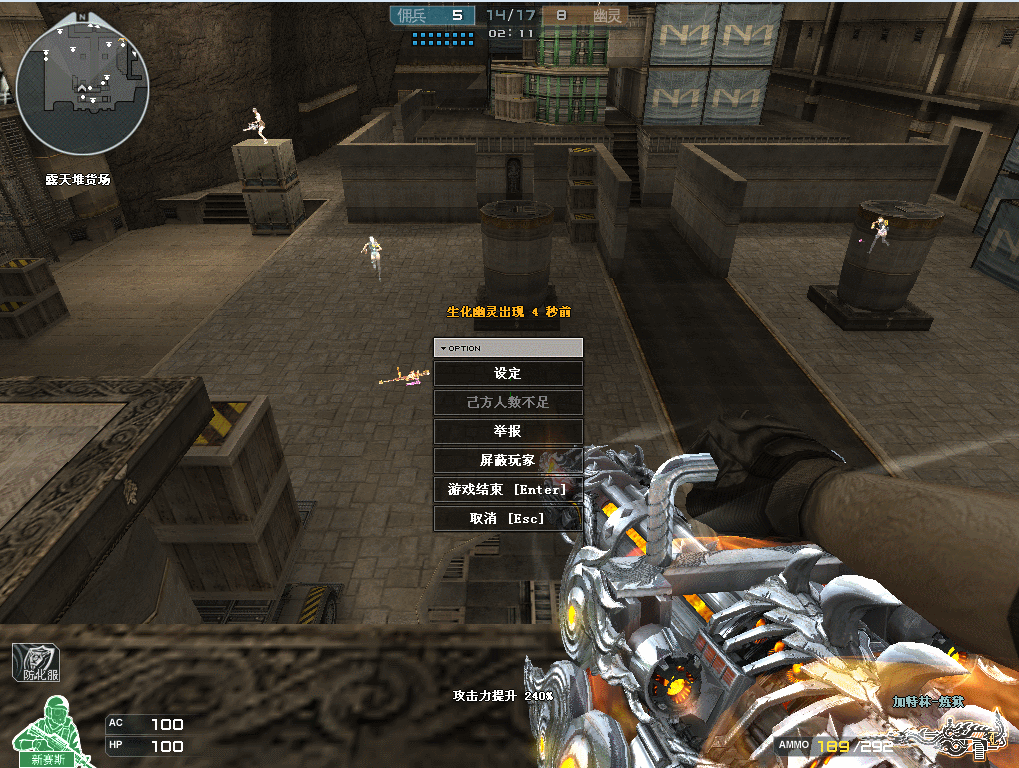End the match with 游戏结束
Screen dimensions: 1019x768
(x=508, y=490)
